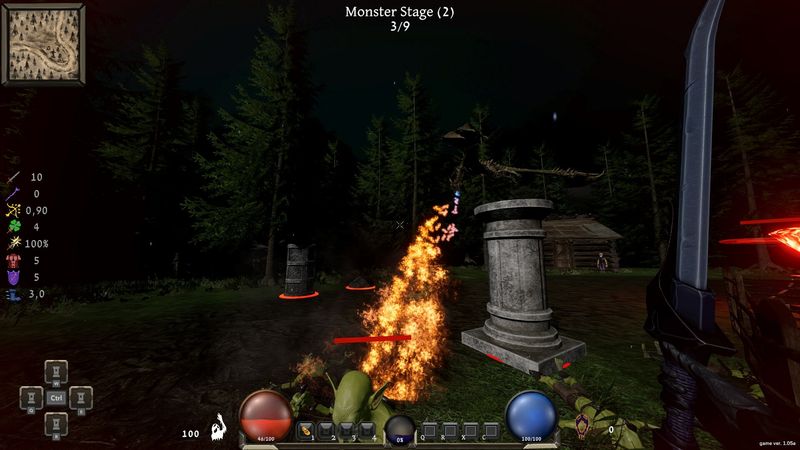Viewport: 800px width, 450px height.
Task: Click the purple crest currency icon
Action: (582, 426)
